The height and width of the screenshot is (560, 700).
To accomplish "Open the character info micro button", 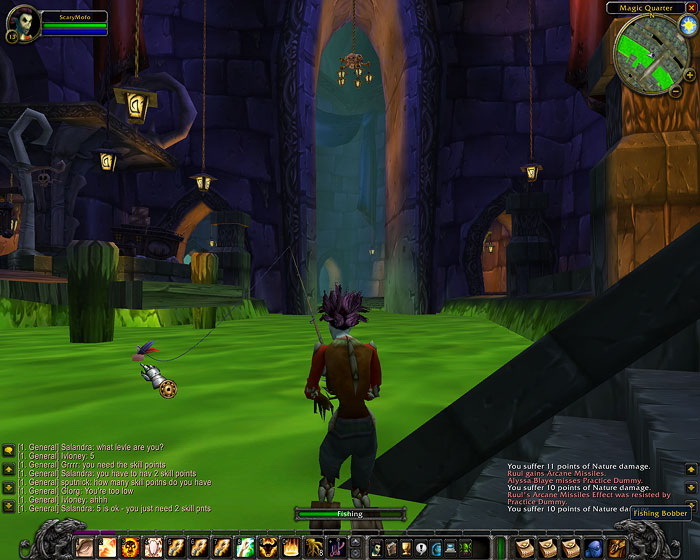I will [x=377, y=547].
